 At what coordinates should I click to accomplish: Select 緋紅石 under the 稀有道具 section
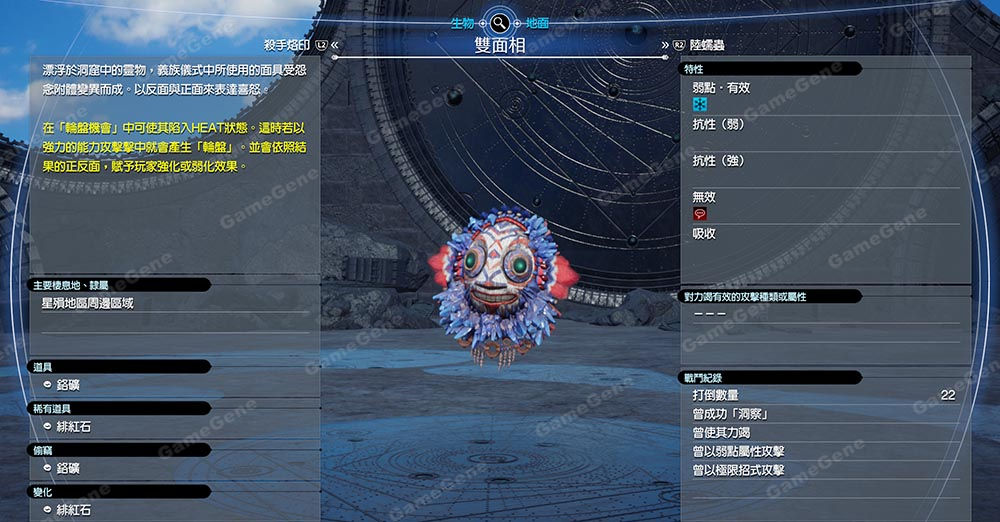(x=74, y=427)
